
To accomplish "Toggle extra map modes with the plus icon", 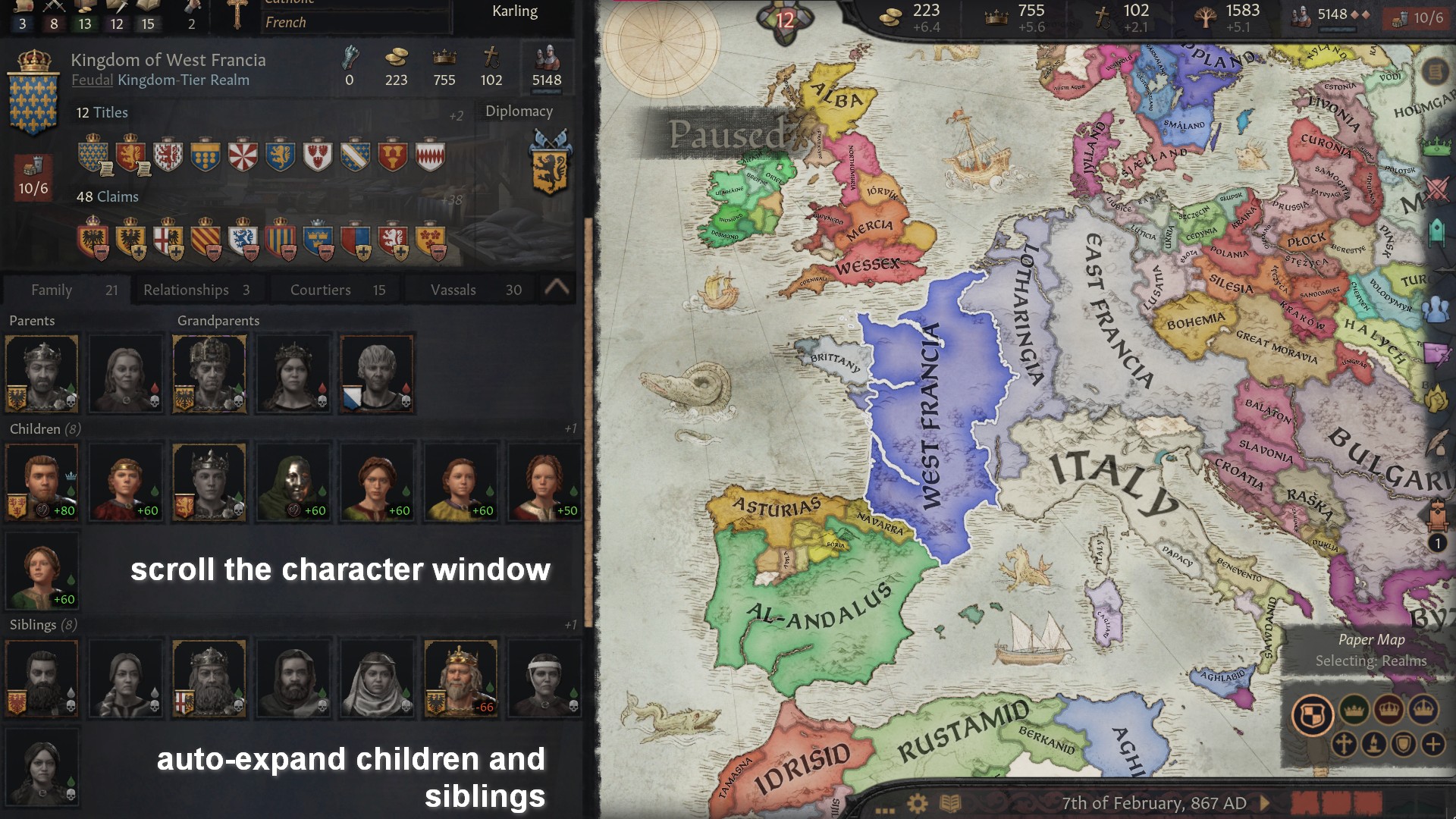I will tap(1433, 744).
